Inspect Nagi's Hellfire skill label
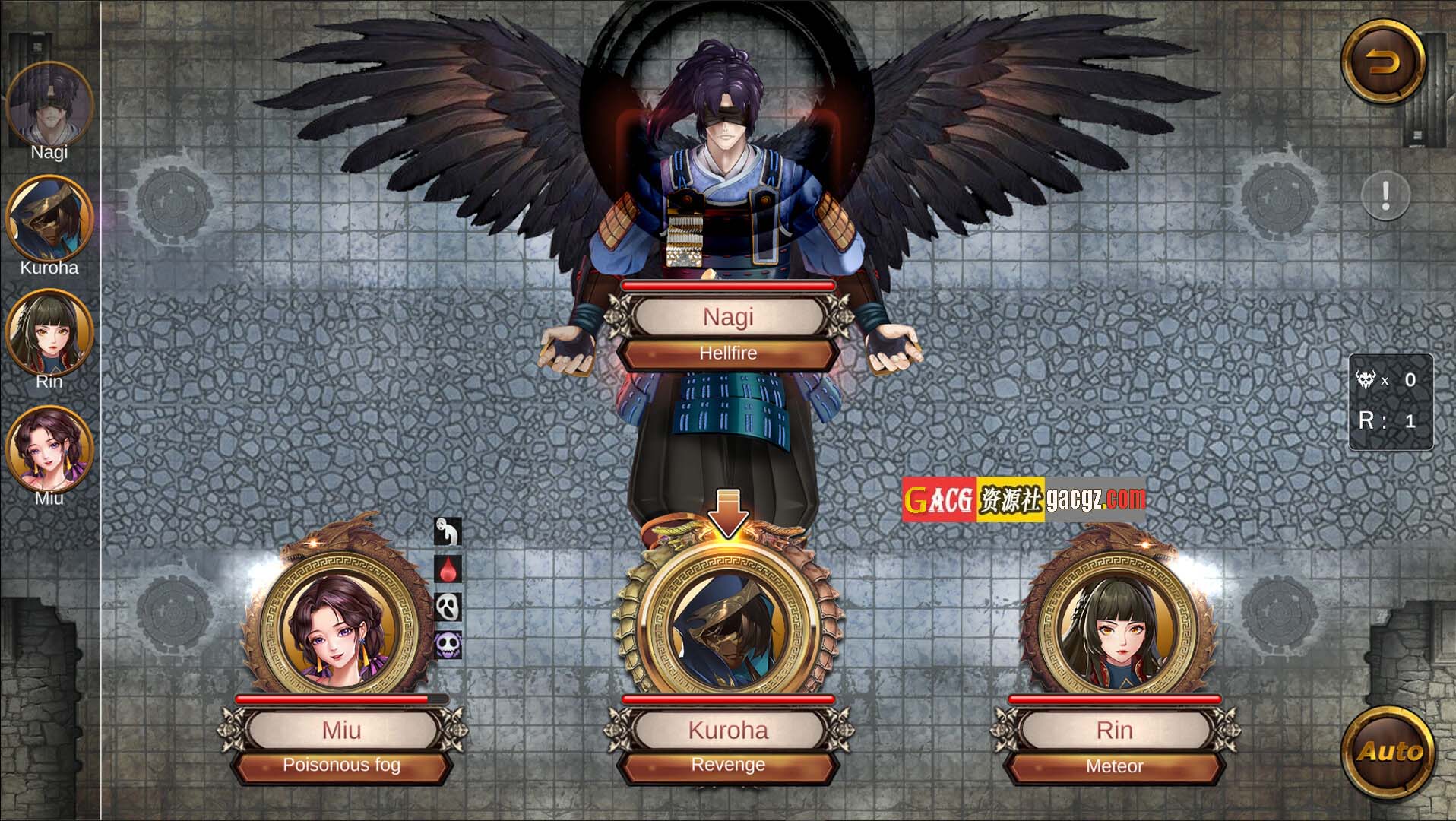 tap(727, 353)
